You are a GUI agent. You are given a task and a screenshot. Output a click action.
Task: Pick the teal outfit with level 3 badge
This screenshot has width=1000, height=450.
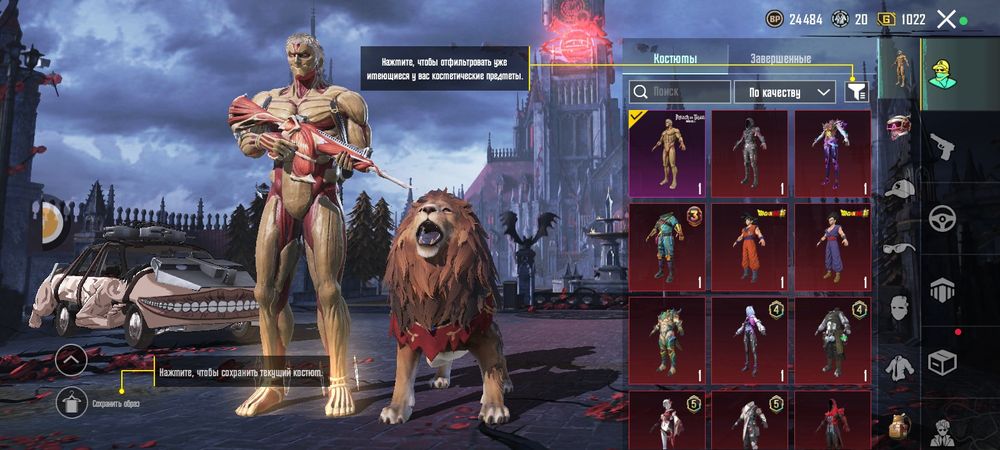pyautogui.click(x=667, y=247)
